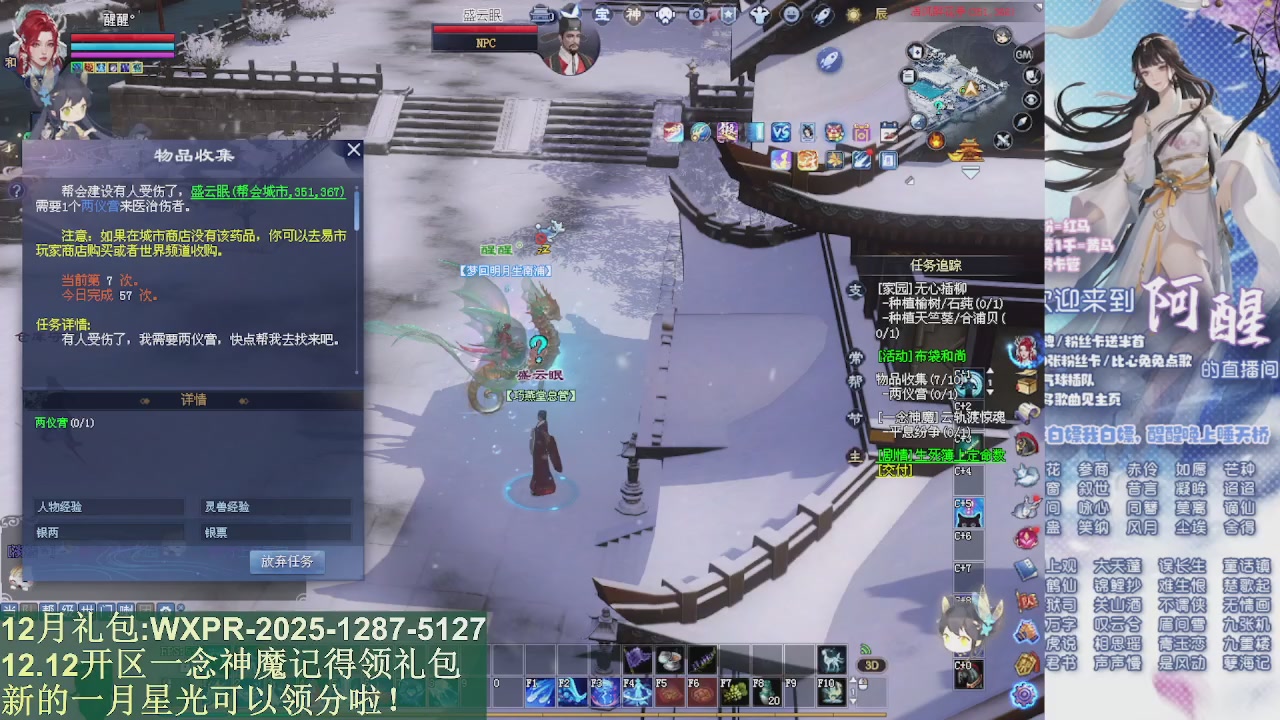Click the camera screenshot icon top bar
Screen dimensions: 1280x720
[695, 13]
